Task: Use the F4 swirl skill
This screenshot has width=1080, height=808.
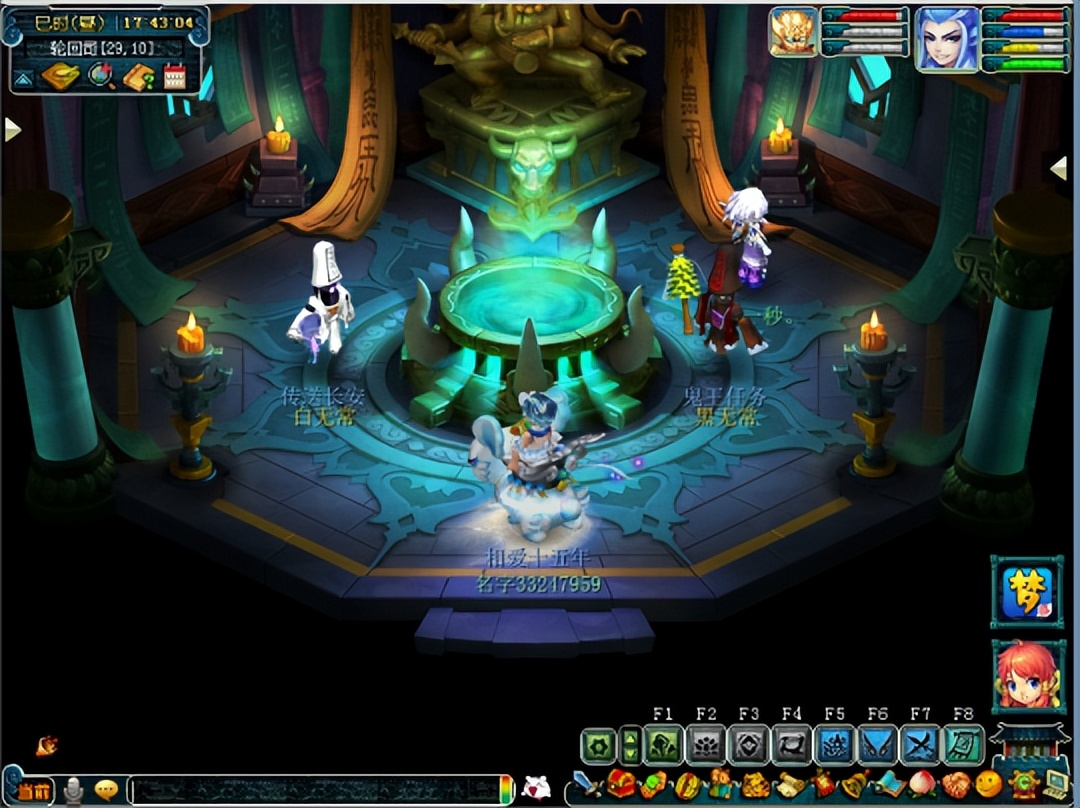Action: [791, 745]
